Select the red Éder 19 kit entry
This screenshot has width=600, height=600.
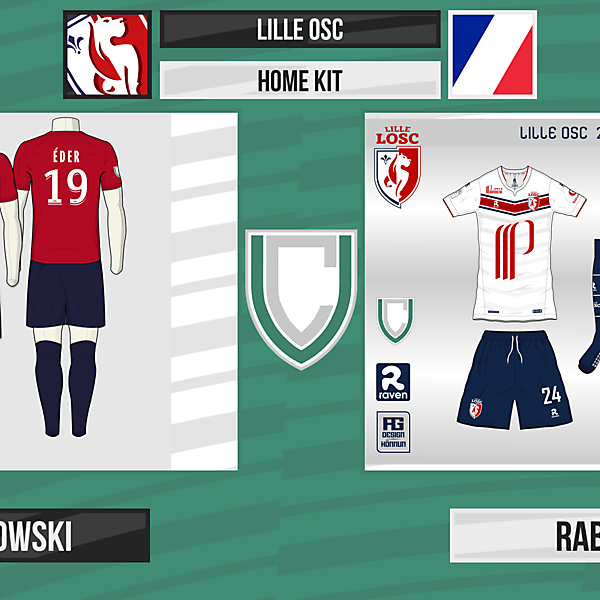coord(118,290)
